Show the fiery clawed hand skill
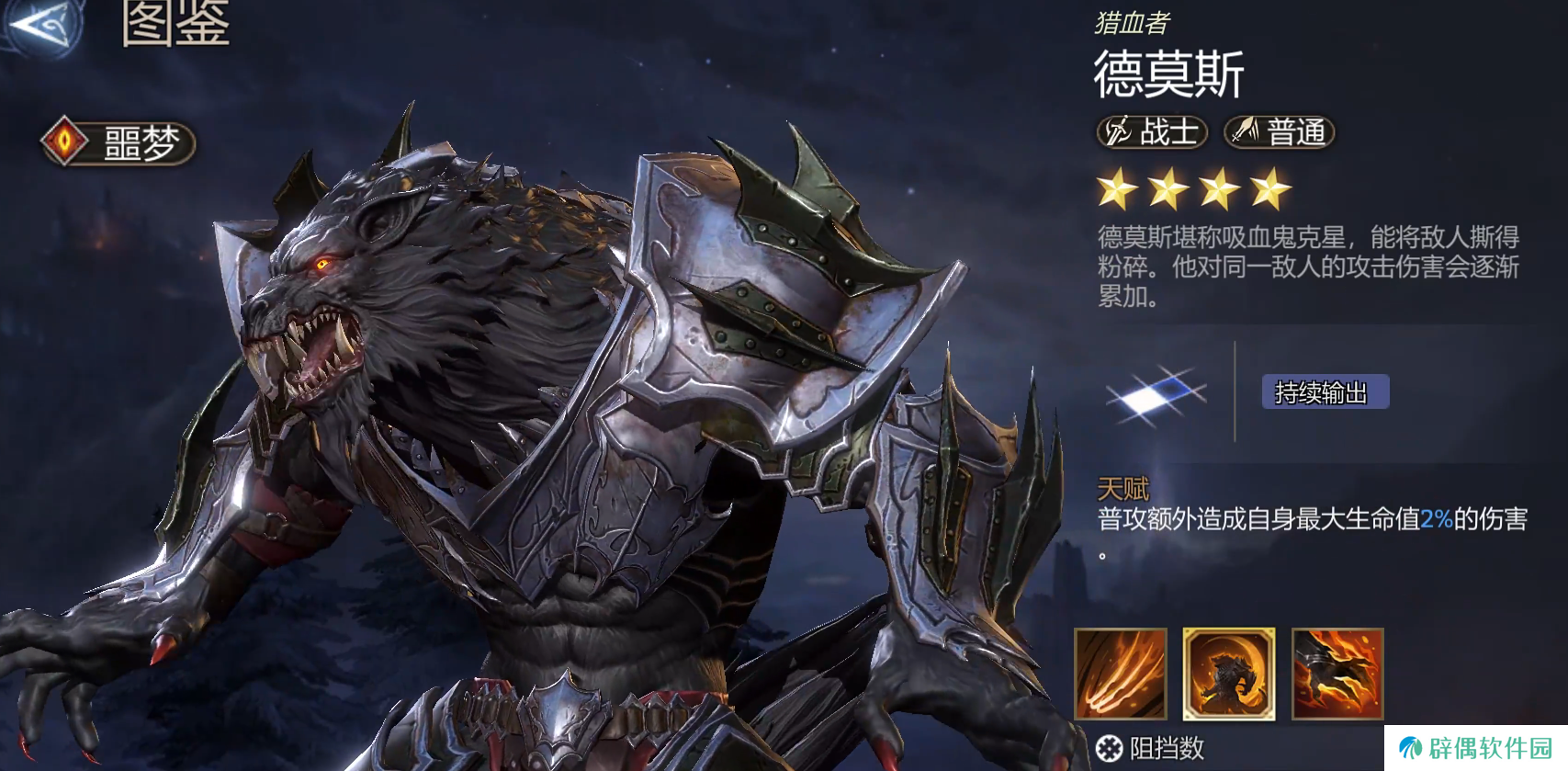Image resolution: width=1568 pixels, height=771 pixels. tap(1337, 674)
